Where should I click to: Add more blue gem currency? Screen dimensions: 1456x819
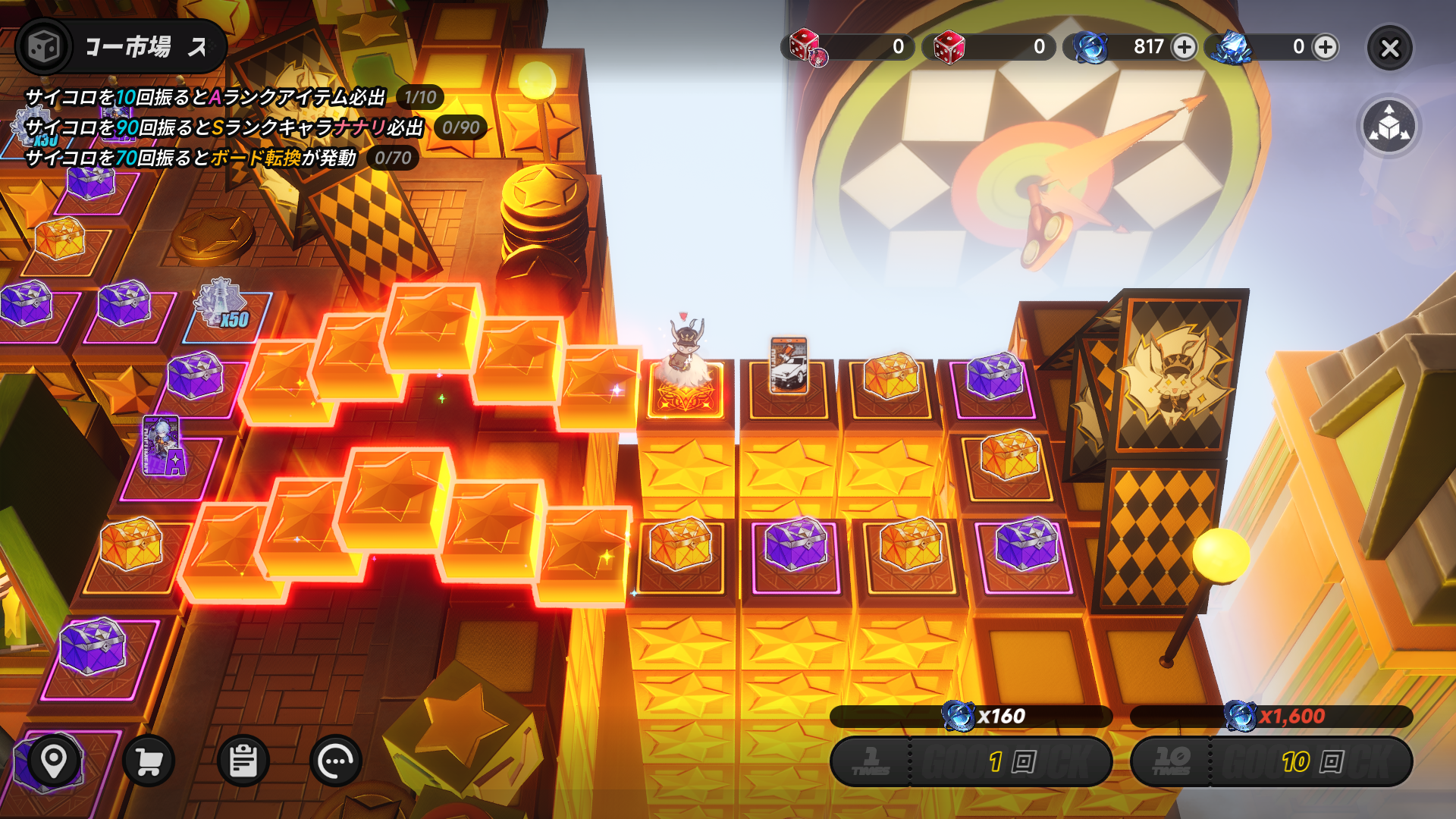click(1184, 47)
